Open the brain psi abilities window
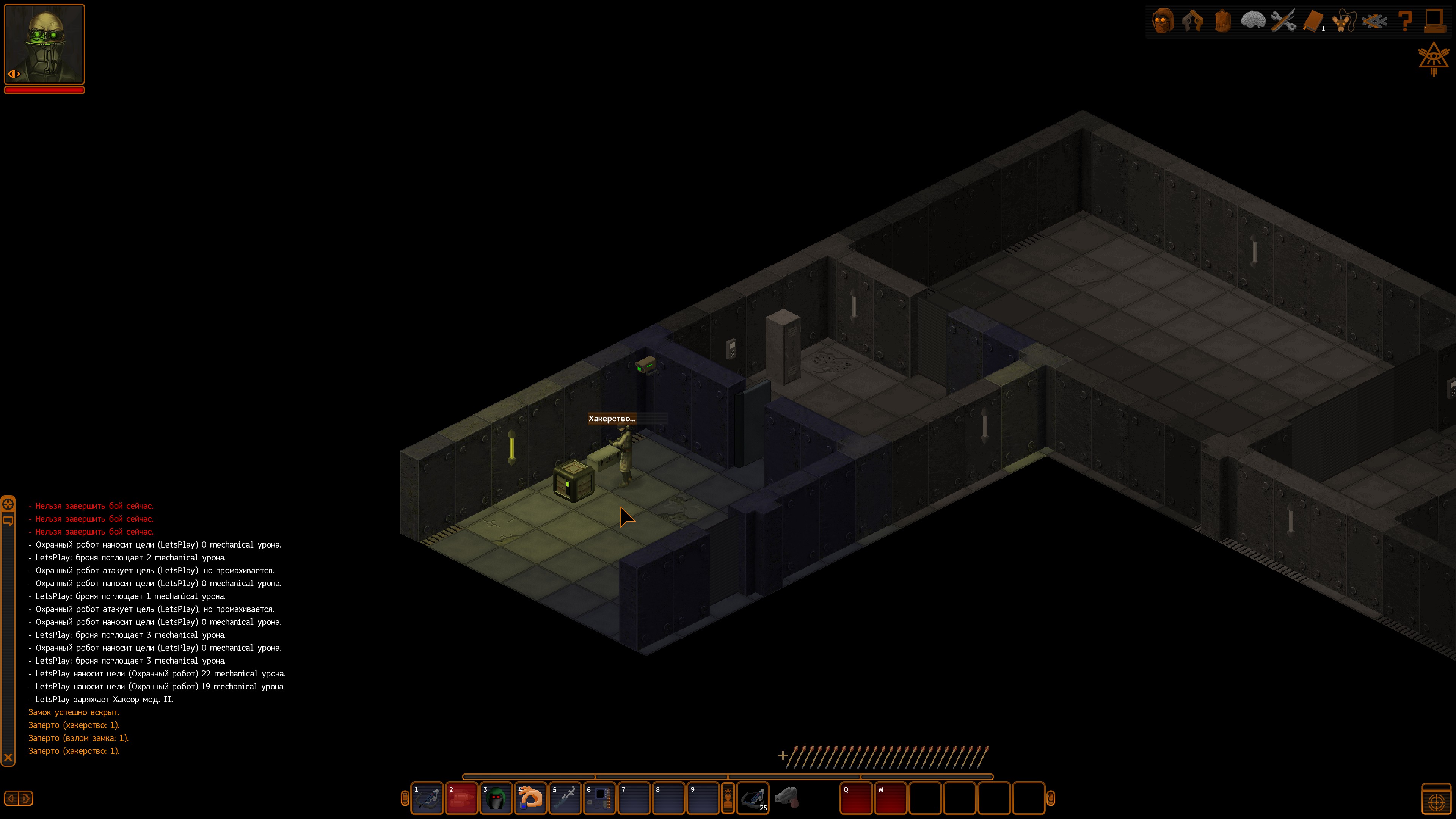 pos(1252,21)
